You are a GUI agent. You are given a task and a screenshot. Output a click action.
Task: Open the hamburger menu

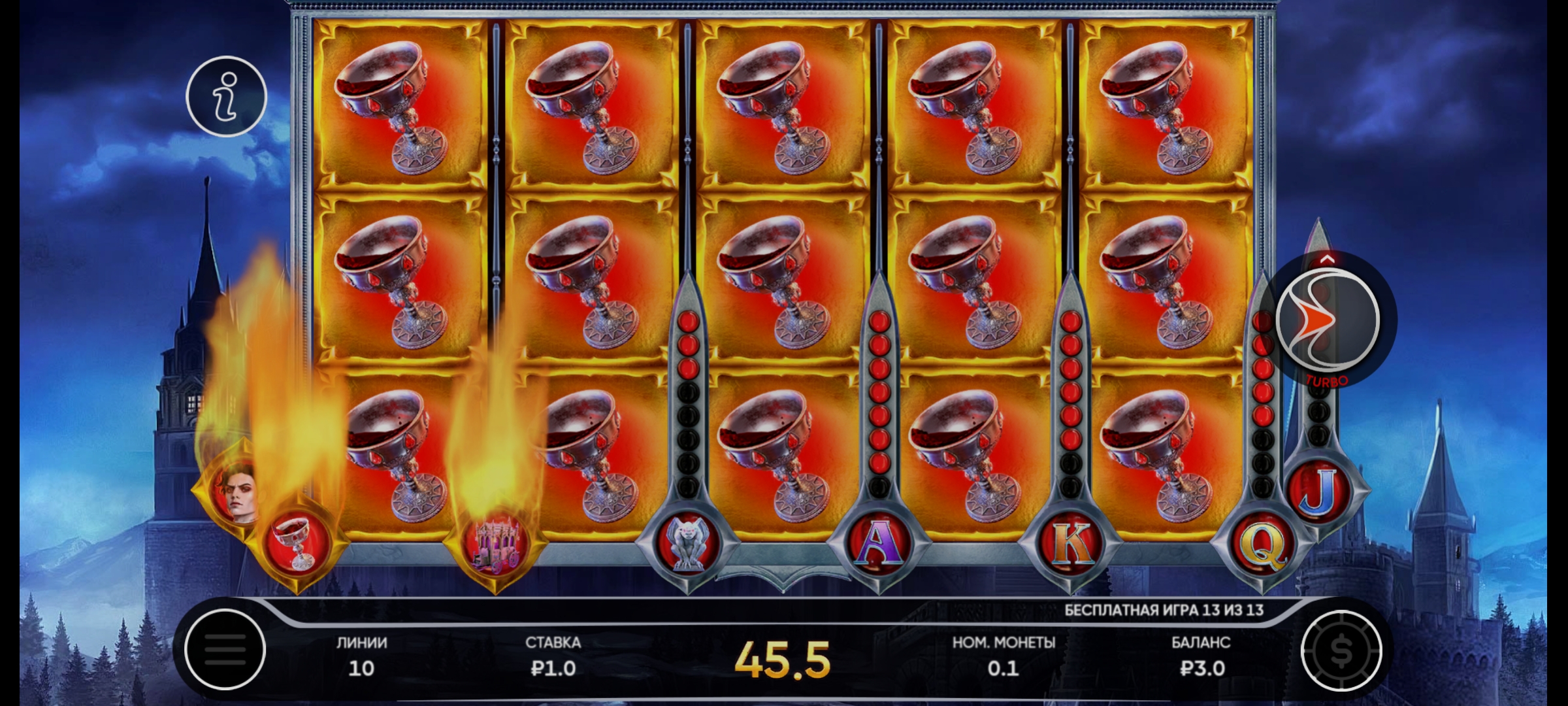[x=225, y=649]
